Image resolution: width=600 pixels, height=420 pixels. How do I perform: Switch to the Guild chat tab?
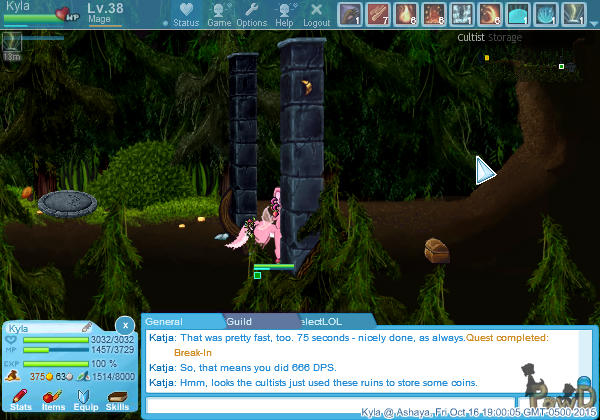[238, 322]
